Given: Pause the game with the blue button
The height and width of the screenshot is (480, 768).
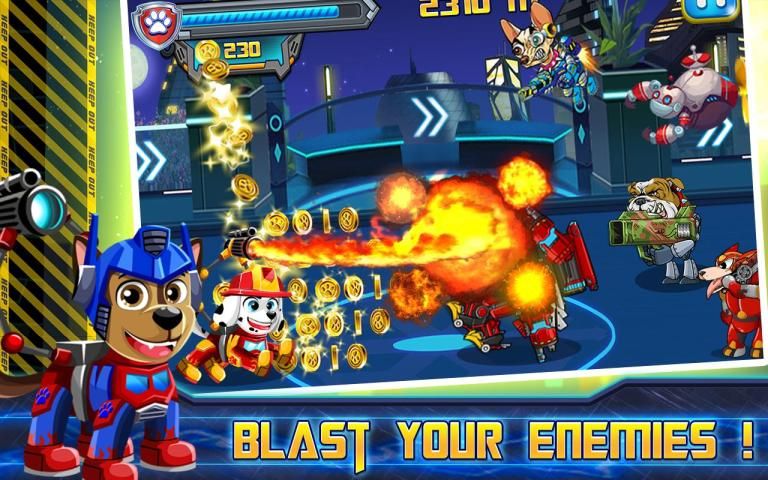Looking at the screenshot, I should 709,8.
